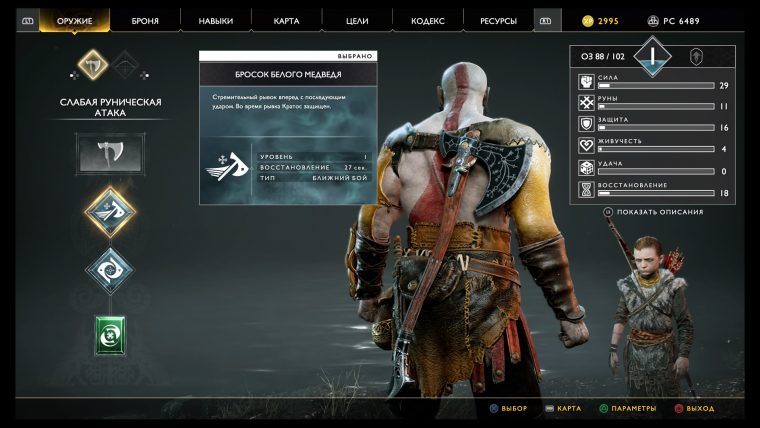Switch to the Ресурсы tab

(497, 20)
